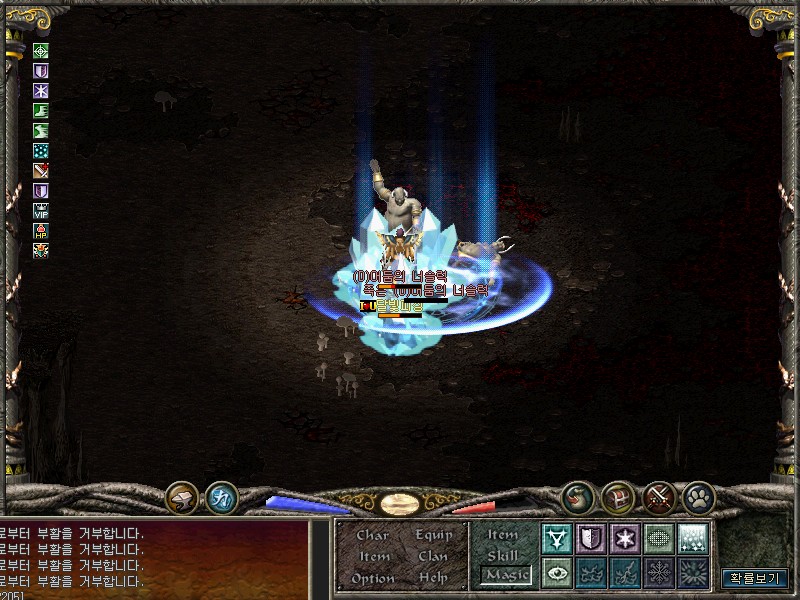800x600 pixels.
Task: Open the Help menu
Action: [434, 578]
